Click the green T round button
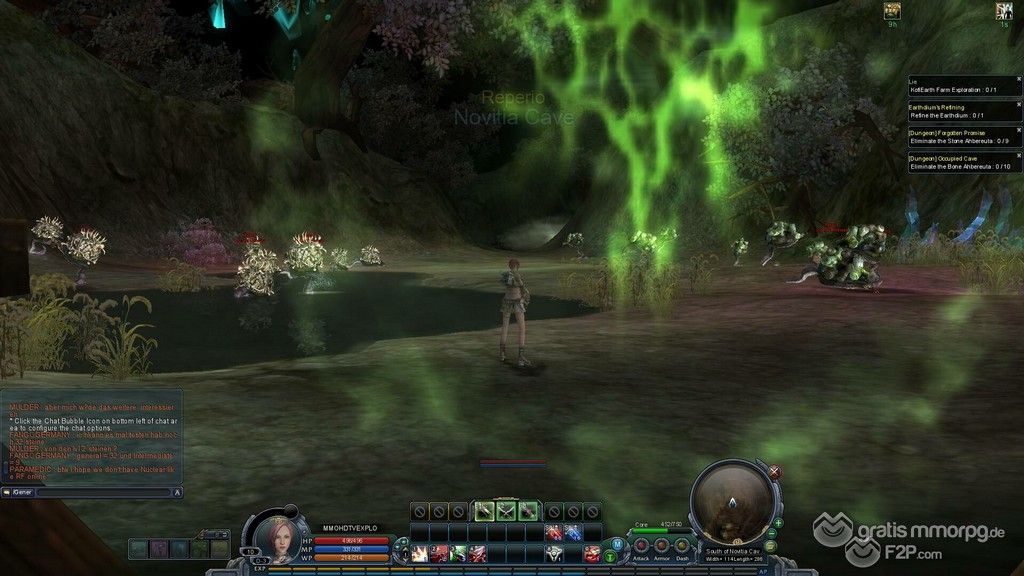1024x576 pixels. (x=609, y=555)
